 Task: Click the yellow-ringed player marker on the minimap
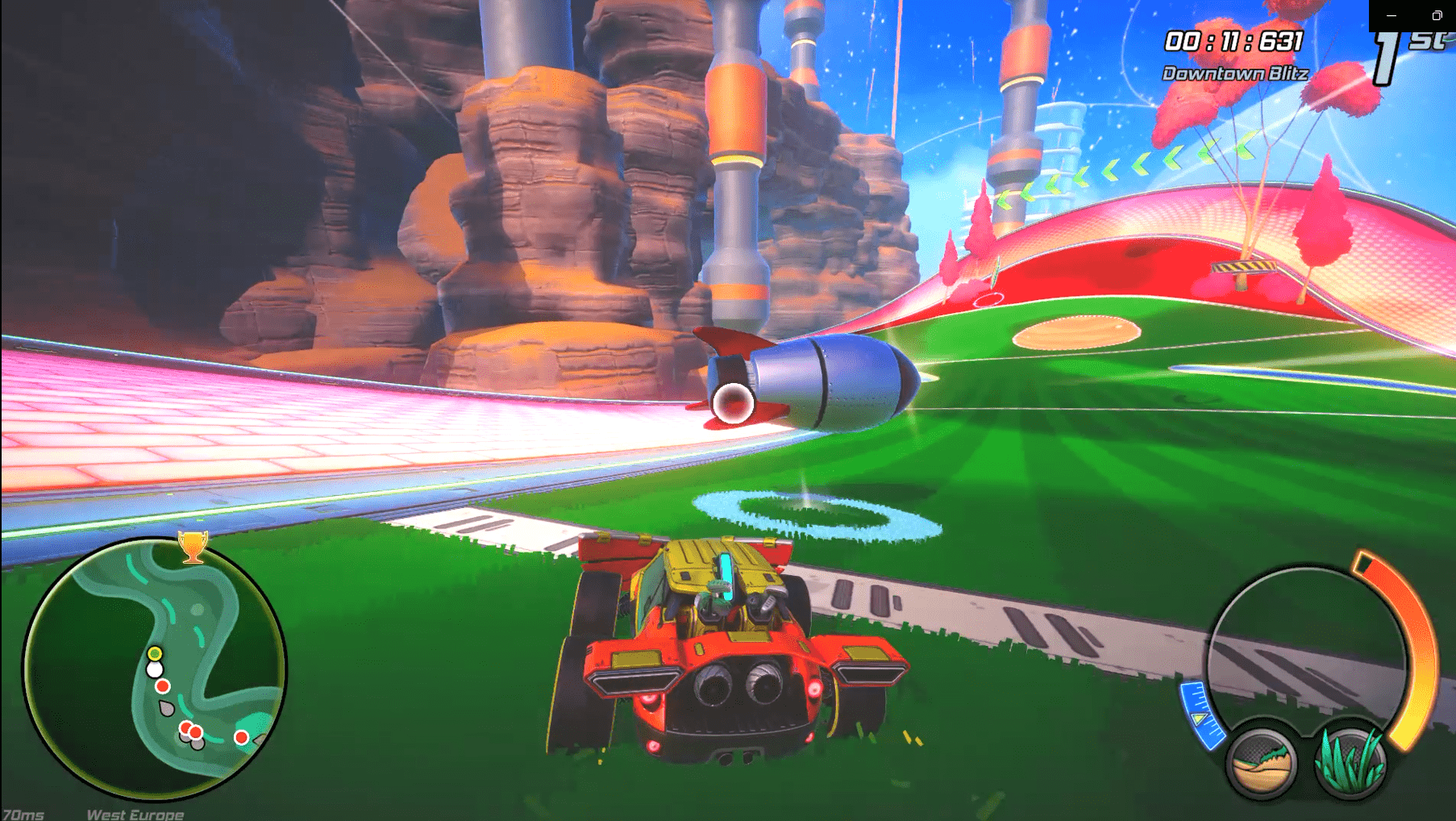click(155, 653)
